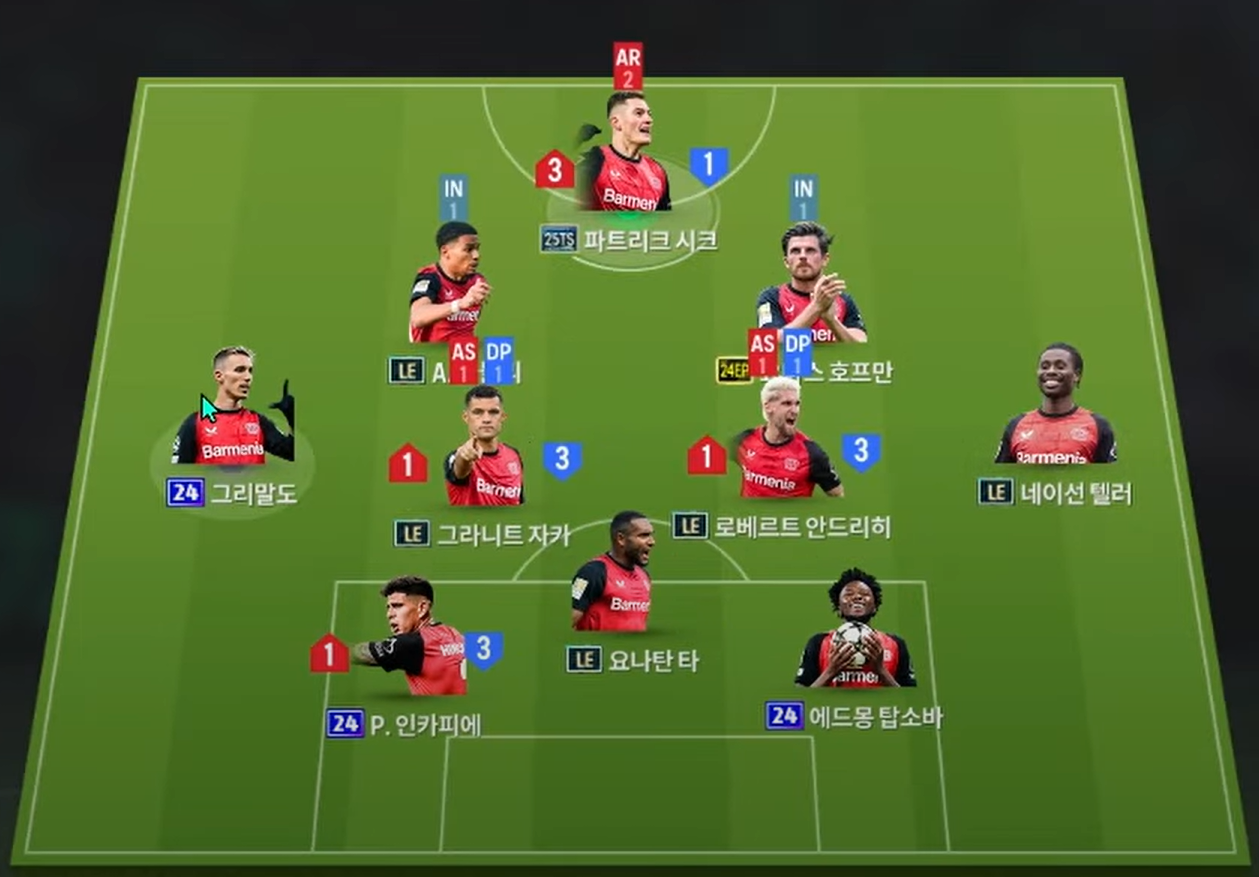Screen dimensions: 1259x877
Task: Select midfielder 그라니트 자카
Action: pyautogui.click(x=484, y=450)
